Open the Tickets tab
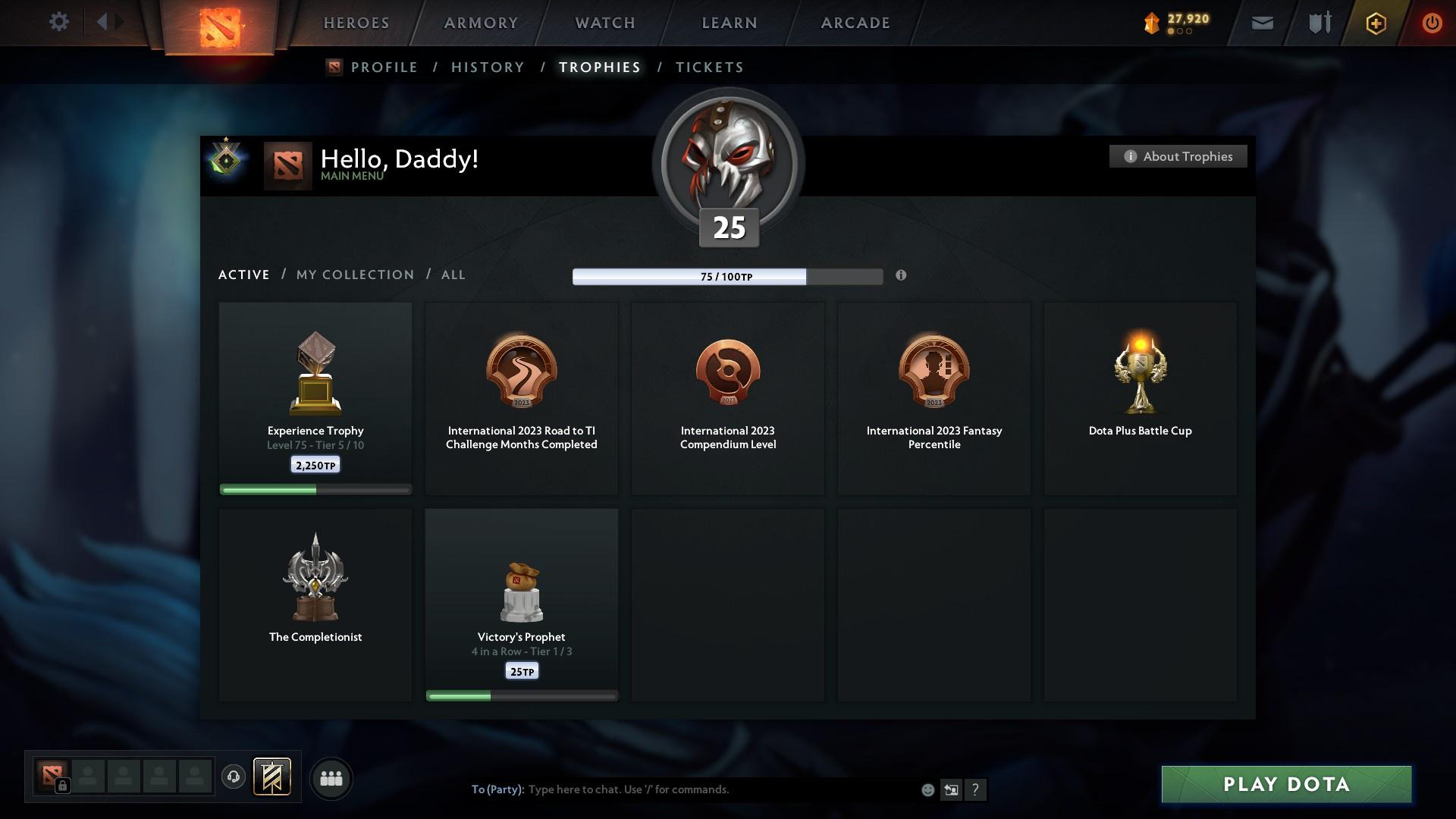The height and width of the screenshot is (819, 1456). coord(709,67)
